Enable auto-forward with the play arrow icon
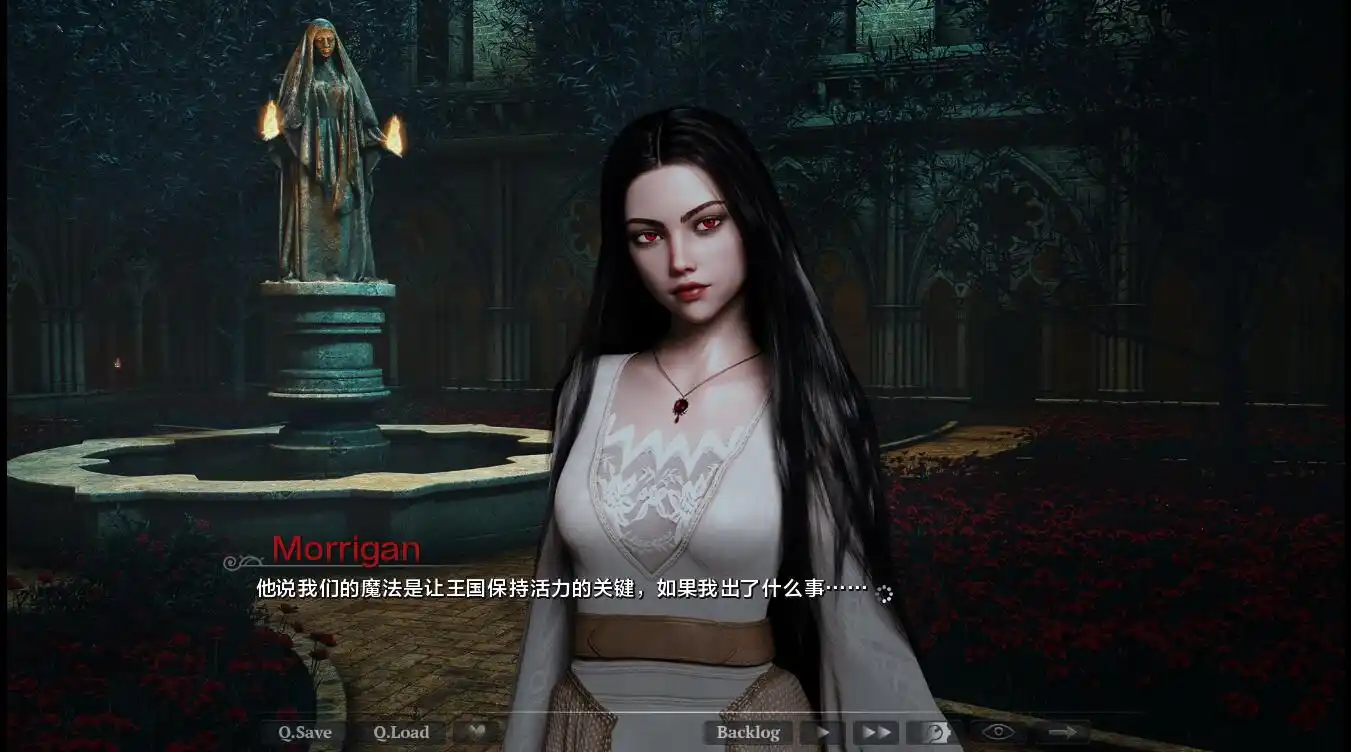Viewport: 1351px width, 752px height. point(822,732)
